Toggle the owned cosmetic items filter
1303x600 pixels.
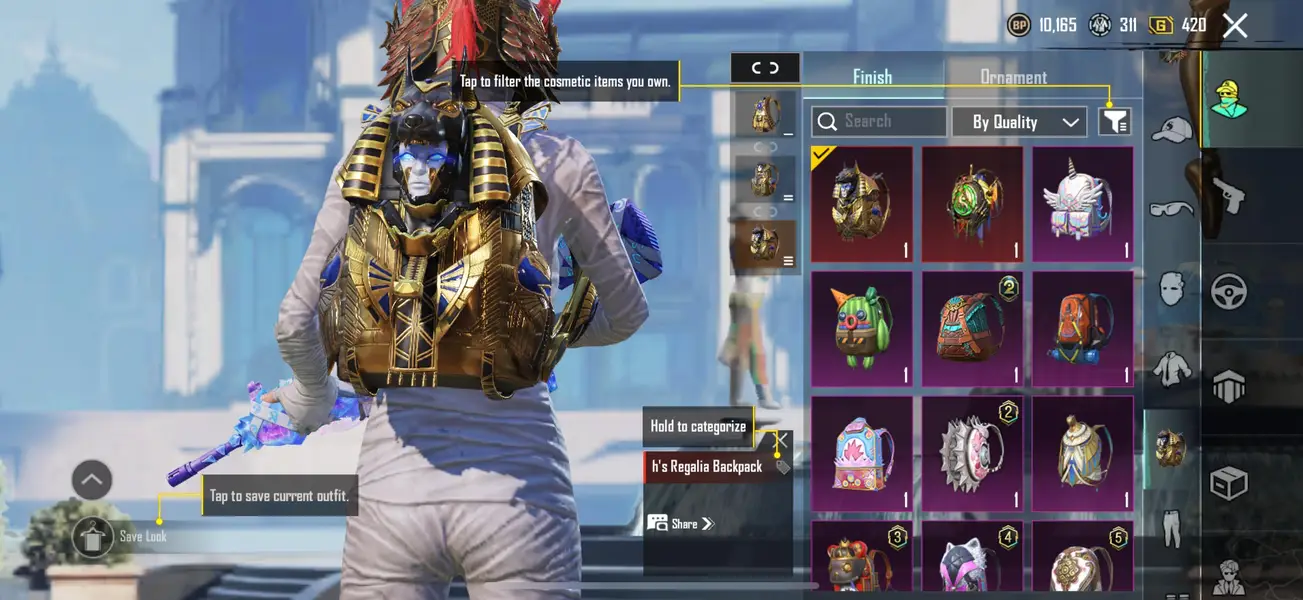[x=1115, y=122]
